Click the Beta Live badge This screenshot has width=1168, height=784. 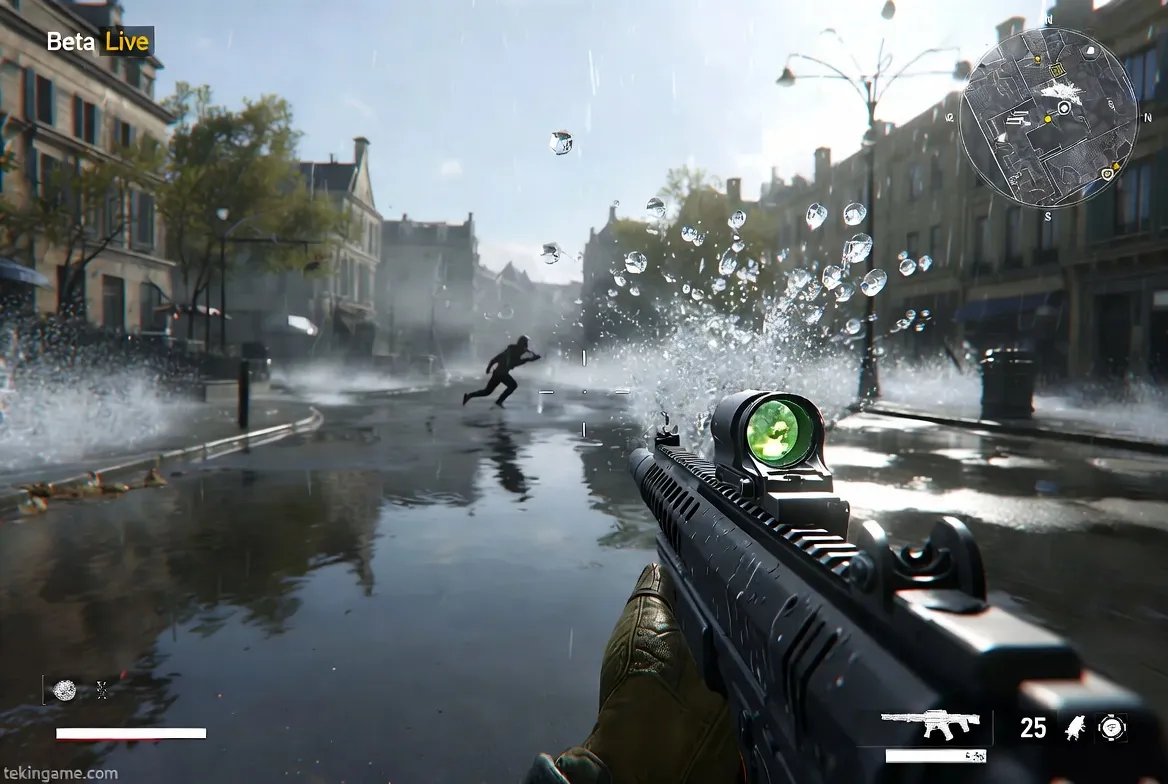point(98,42)
